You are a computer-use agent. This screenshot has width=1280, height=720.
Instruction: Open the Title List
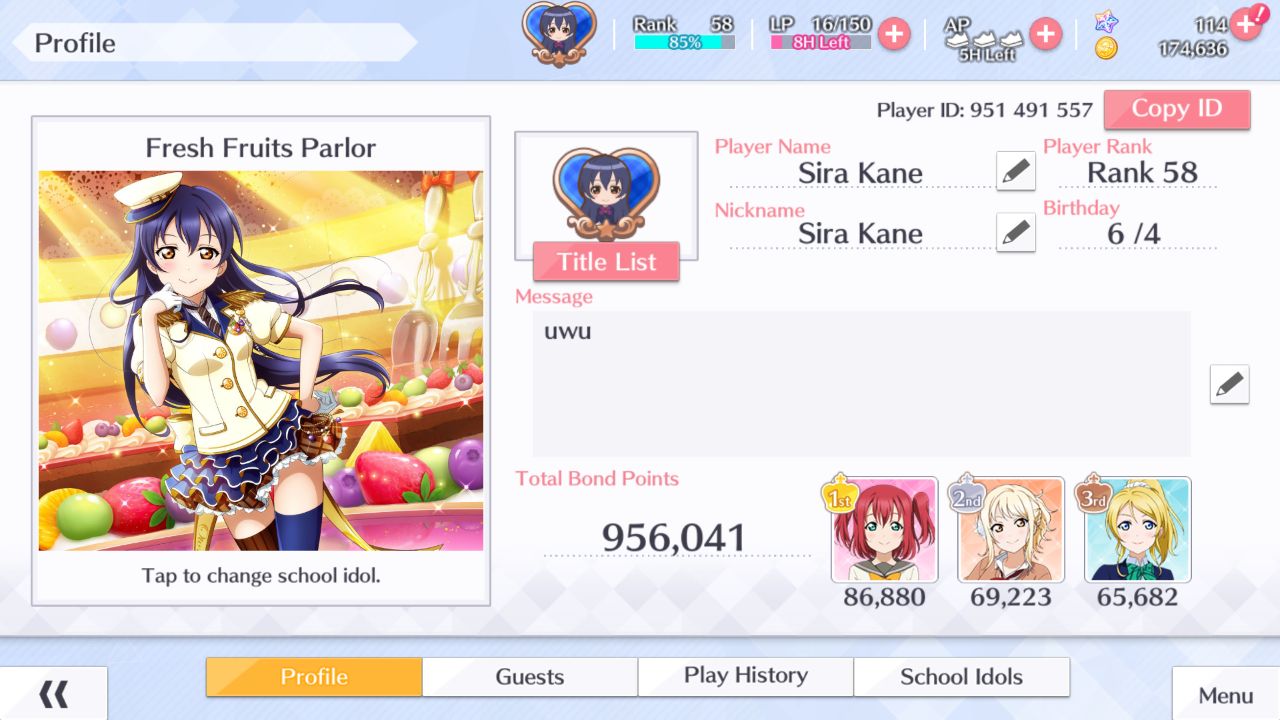[x=606, y=262]
